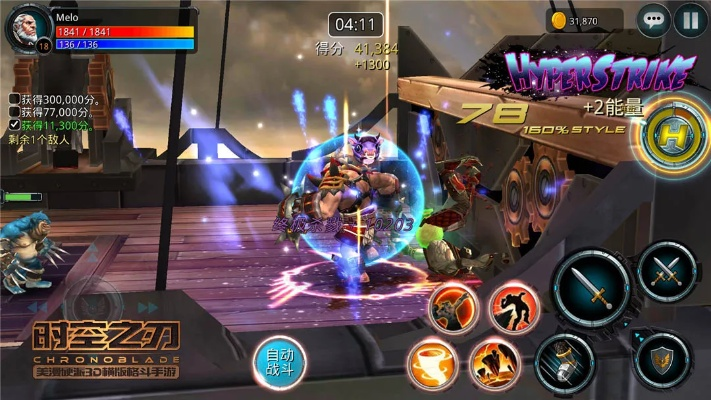Image resolution: width=711 pixels, height=400 pixels.
Task: Pause the game
Action: tap(690, 19)
